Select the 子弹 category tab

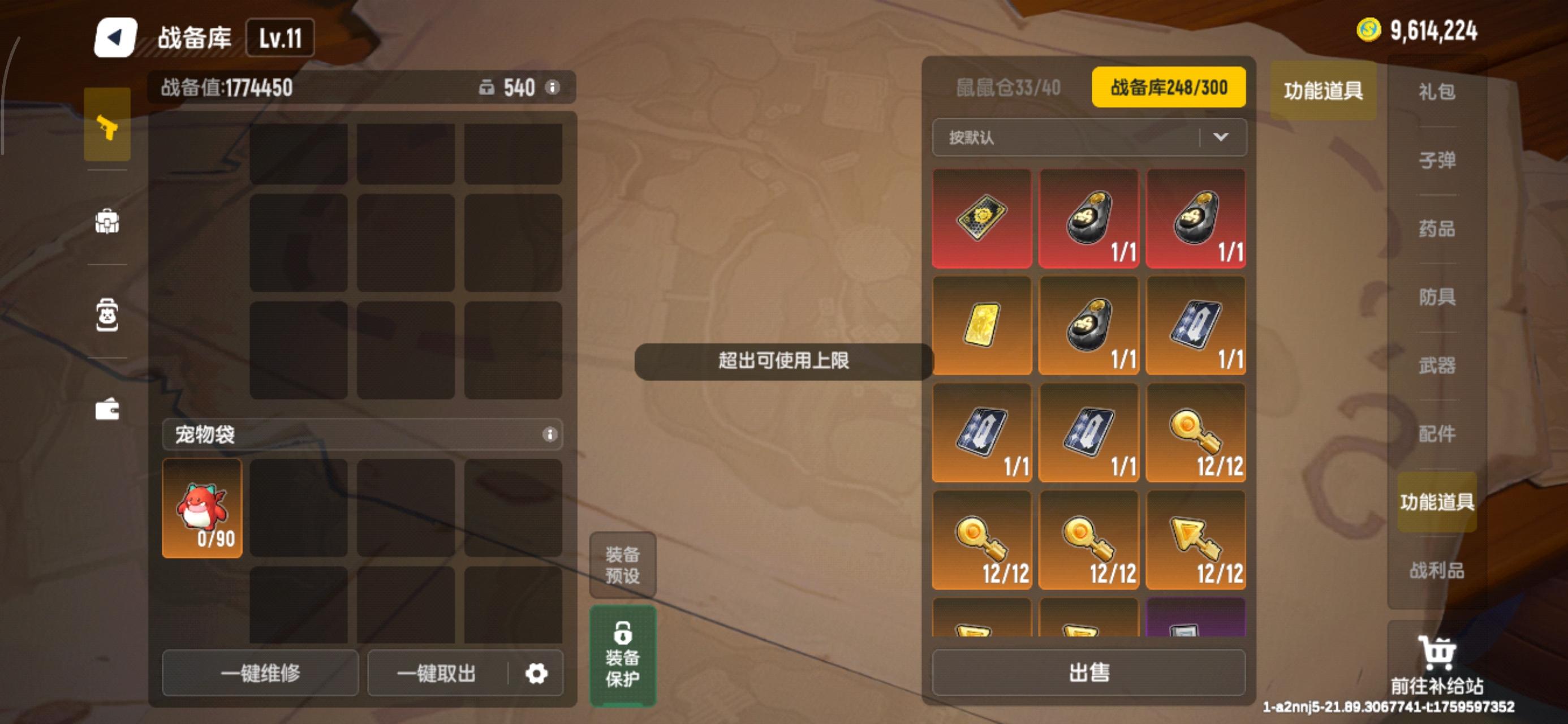1437,160
